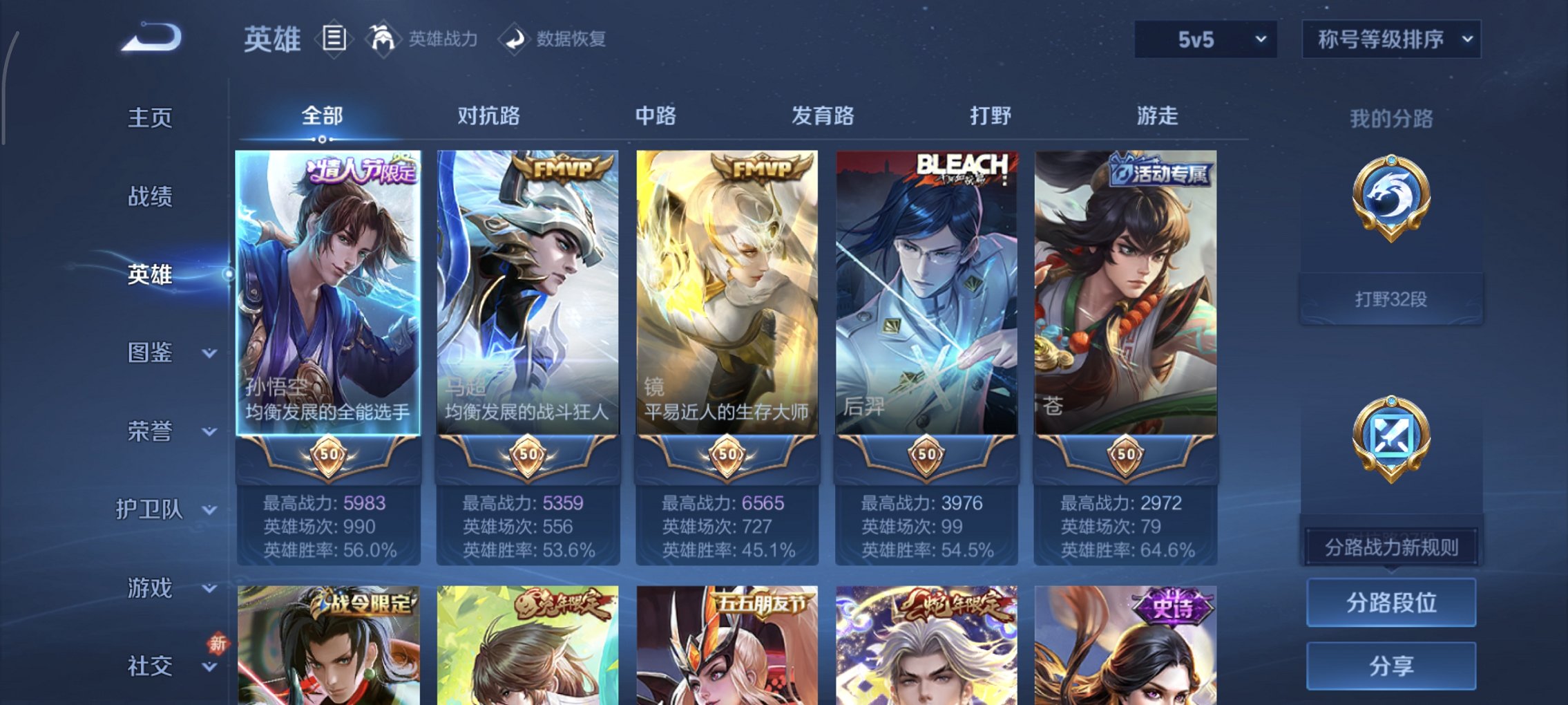Select the 镜 hero card thumbnail
The image size is (1568, 705).
coord(726,290)
